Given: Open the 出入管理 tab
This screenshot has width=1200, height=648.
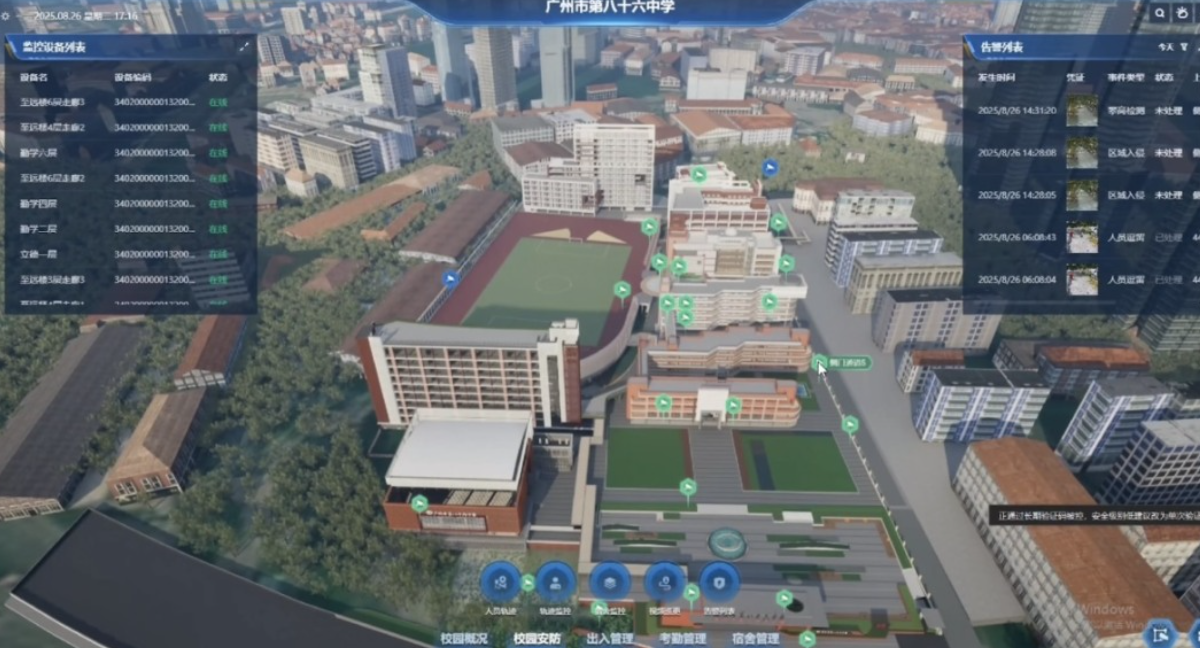Looking at the screenshot, I should coord(609,638).
